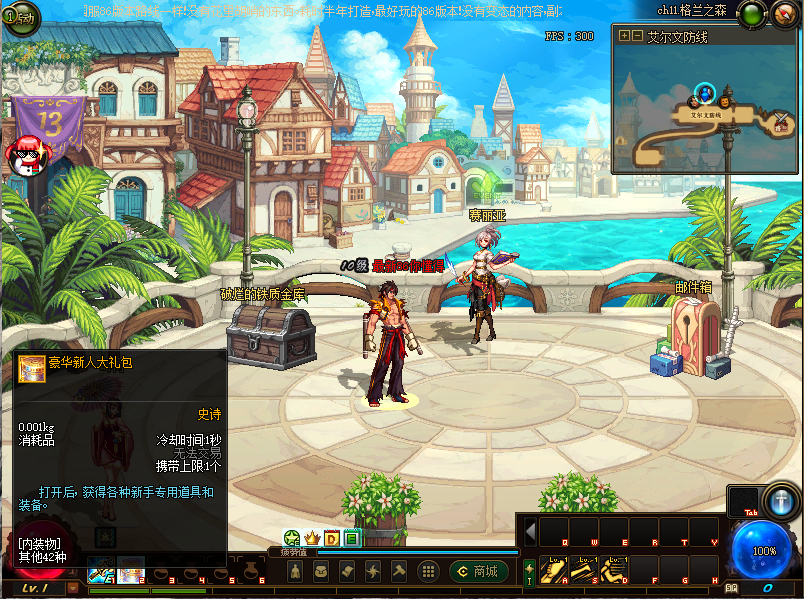Select the crossed swords dungeon marker on minimap
The image size is (804, 599).
pos(780,122)
